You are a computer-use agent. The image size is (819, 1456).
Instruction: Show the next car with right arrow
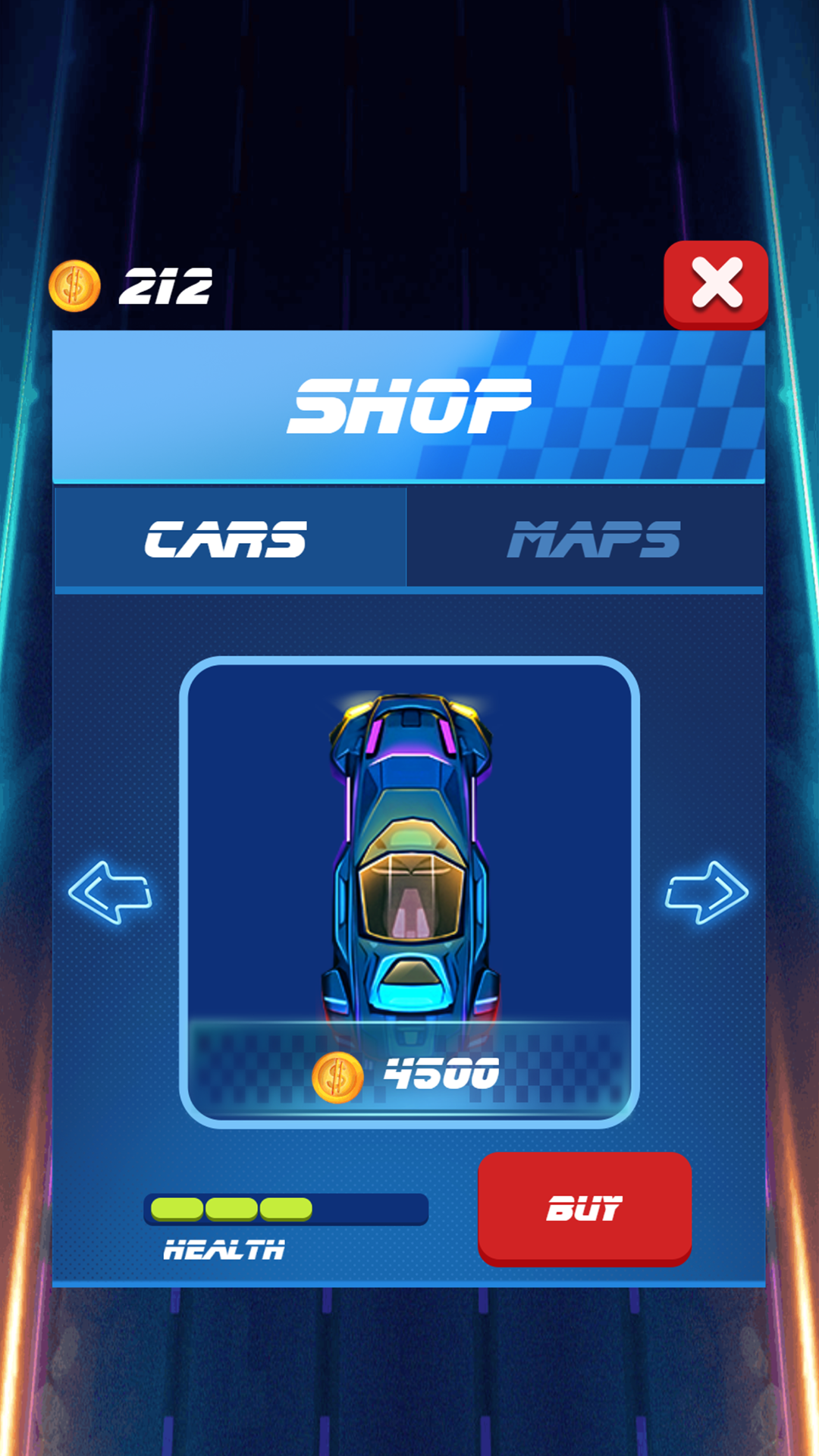click(707, 893)
